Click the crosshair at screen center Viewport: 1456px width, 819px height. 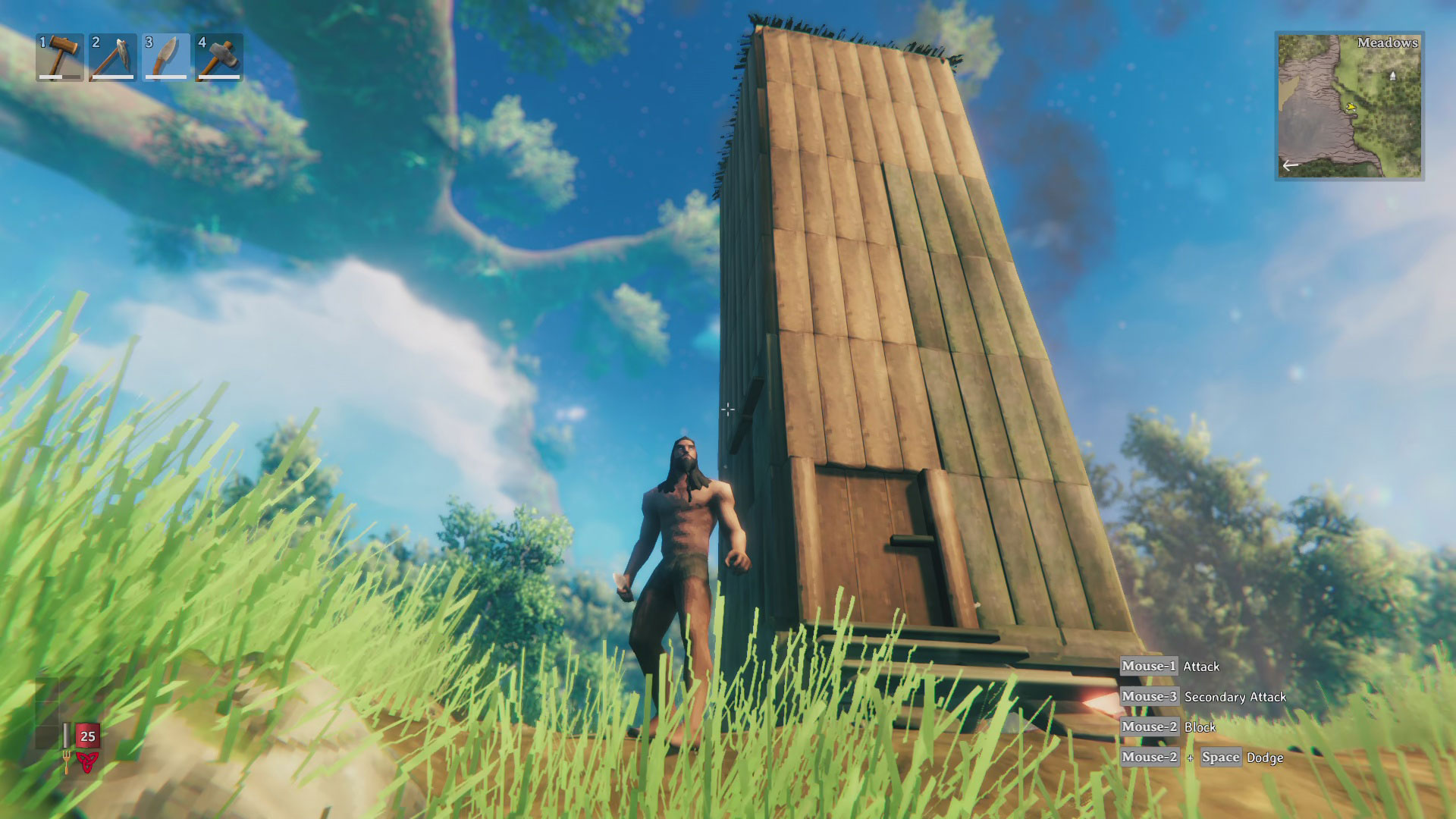pyautogui.click(x=728, y=409)
